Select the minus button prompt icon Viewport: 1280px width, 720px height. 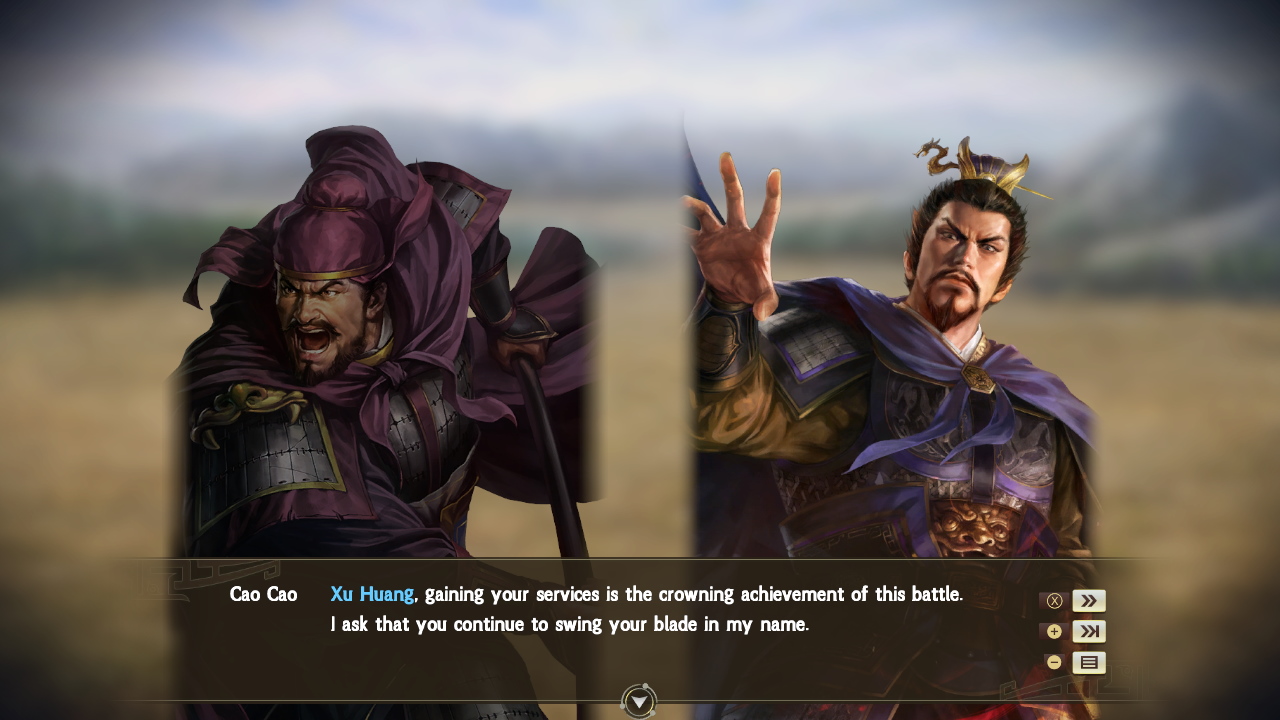click(1054, 662)
